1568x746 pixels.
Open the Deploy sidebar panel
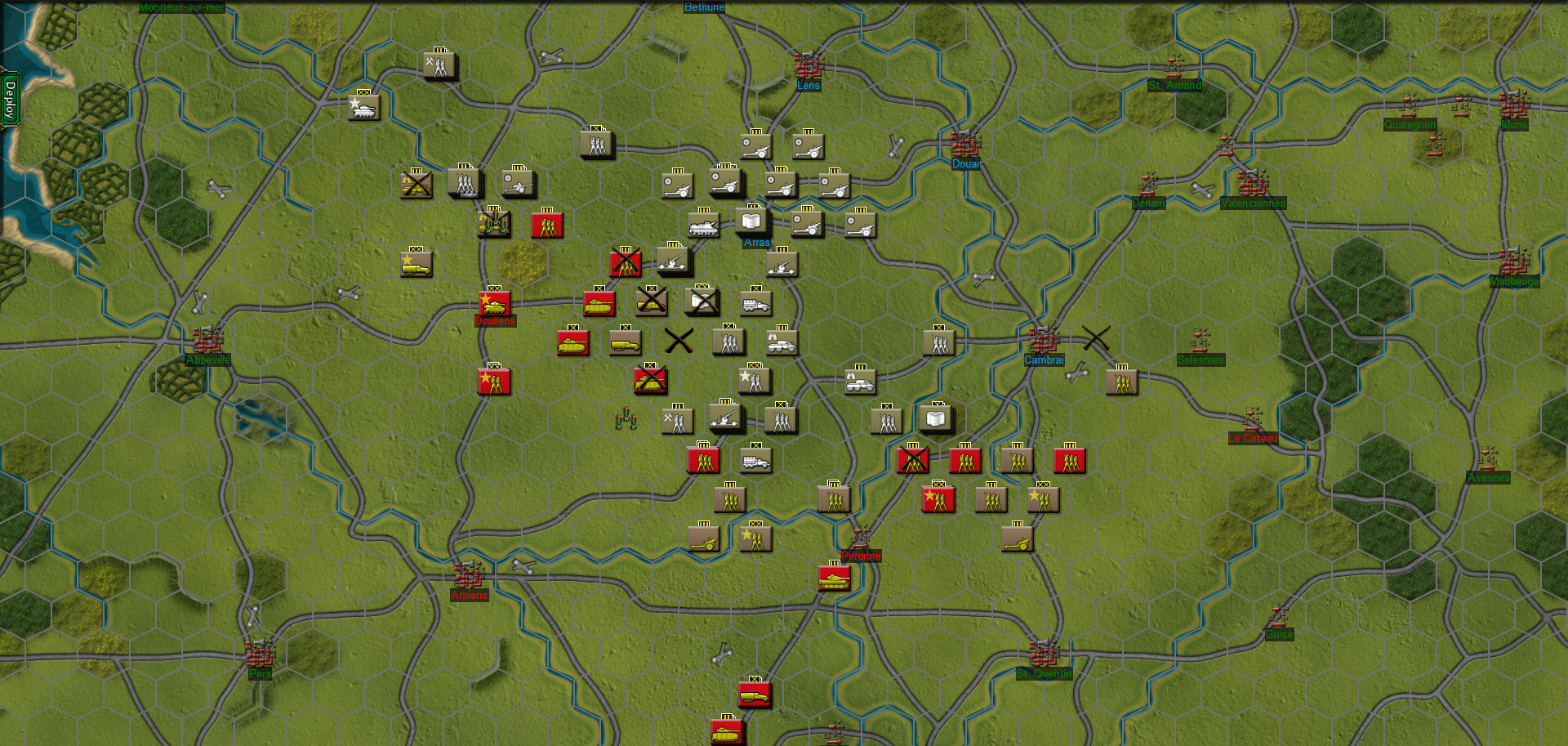pos(11,98)
